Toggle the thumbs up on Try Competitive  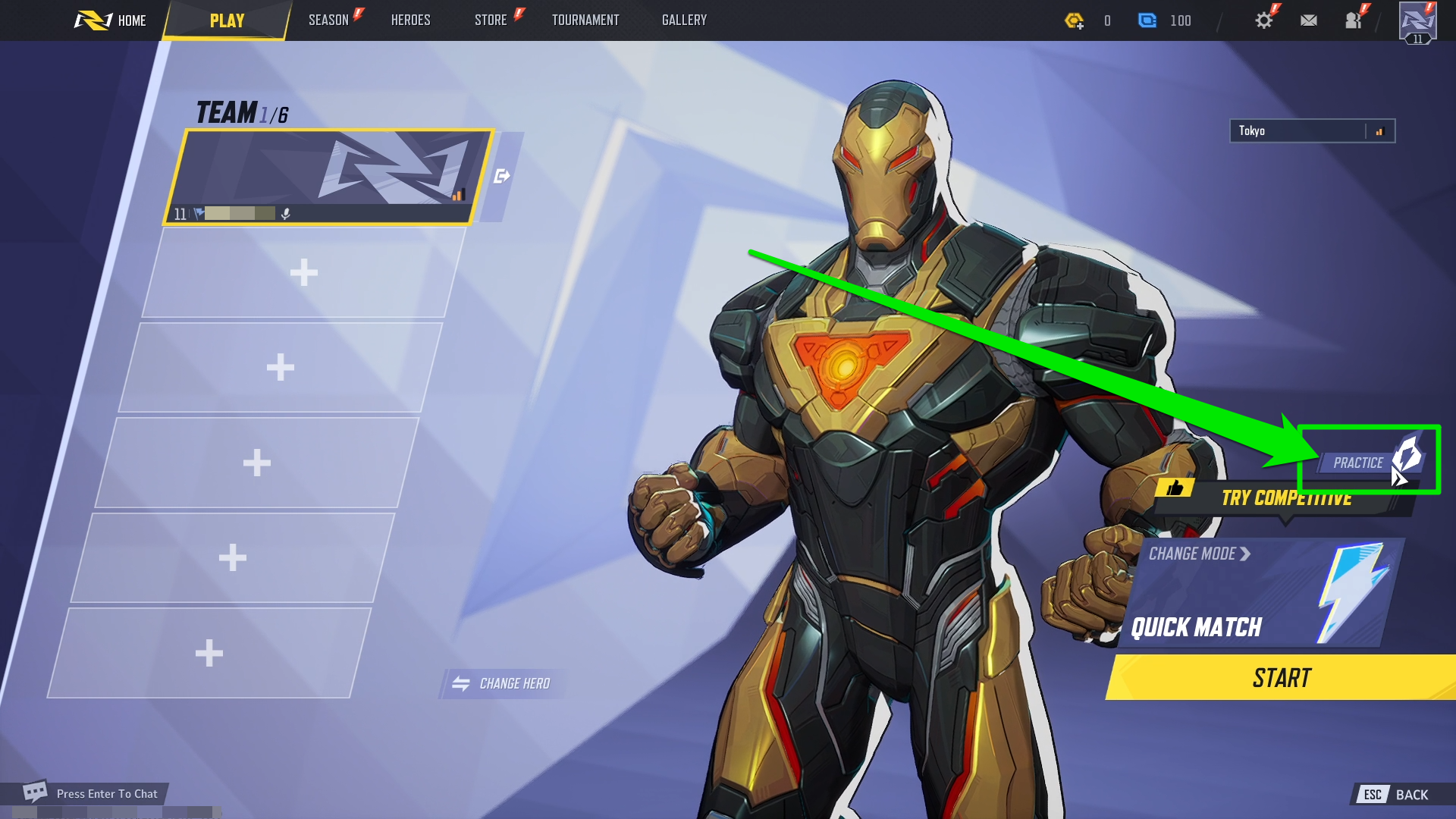[1174, 488]
